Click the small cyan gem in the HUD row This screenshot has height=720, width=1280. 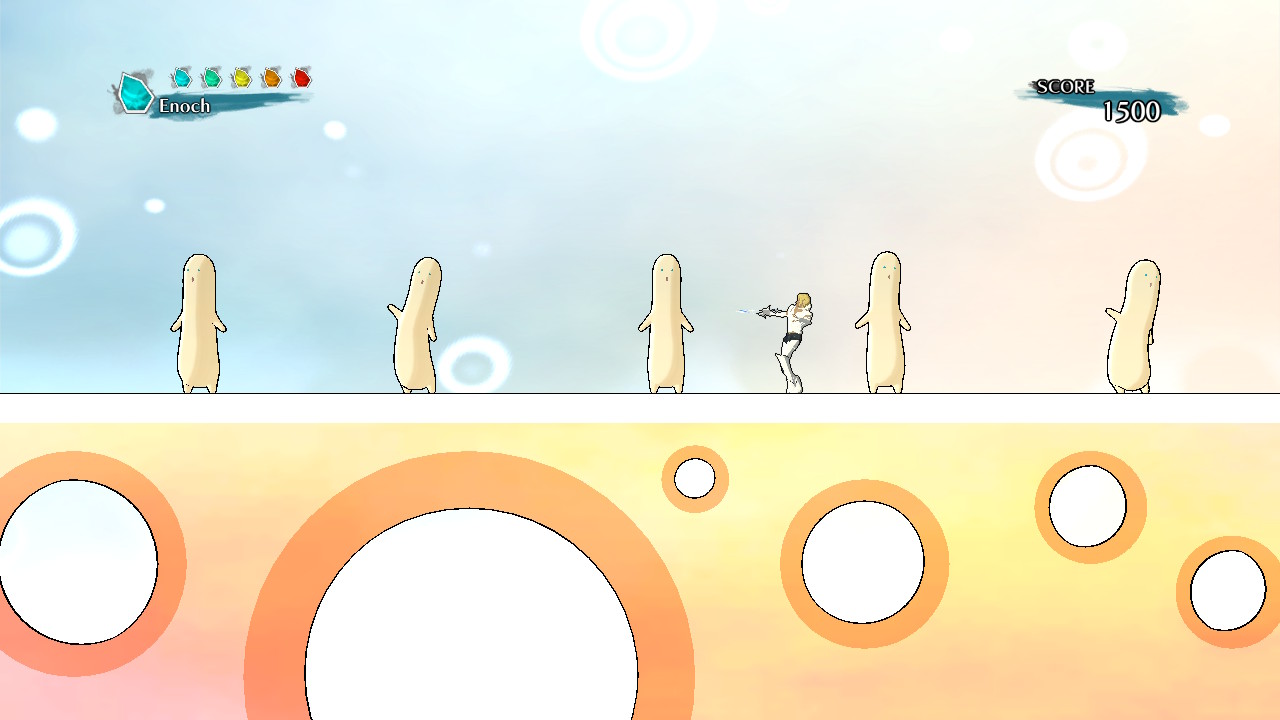tap(180, 76)
